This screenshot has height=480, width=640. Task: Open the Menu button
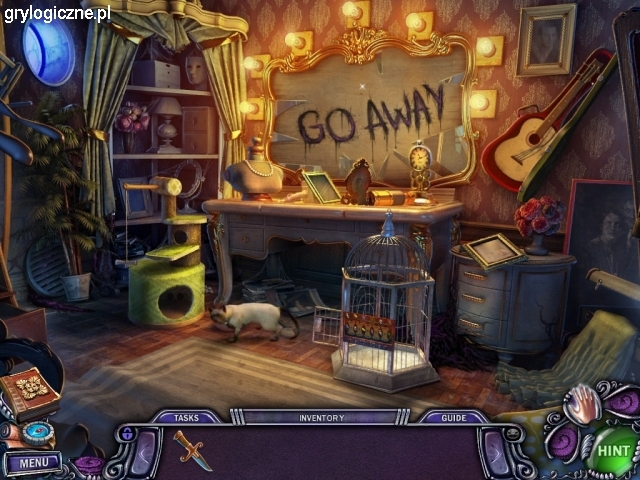click(33, 463)
